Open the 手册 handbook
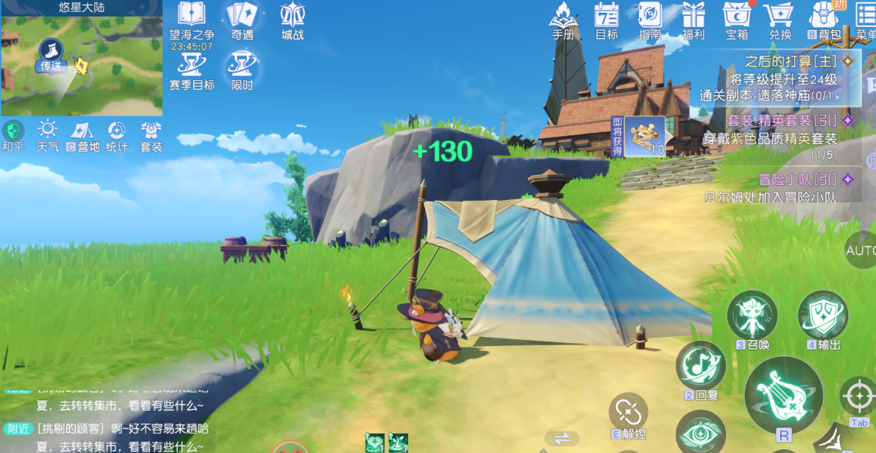876x453 pixels. point(564,18)
